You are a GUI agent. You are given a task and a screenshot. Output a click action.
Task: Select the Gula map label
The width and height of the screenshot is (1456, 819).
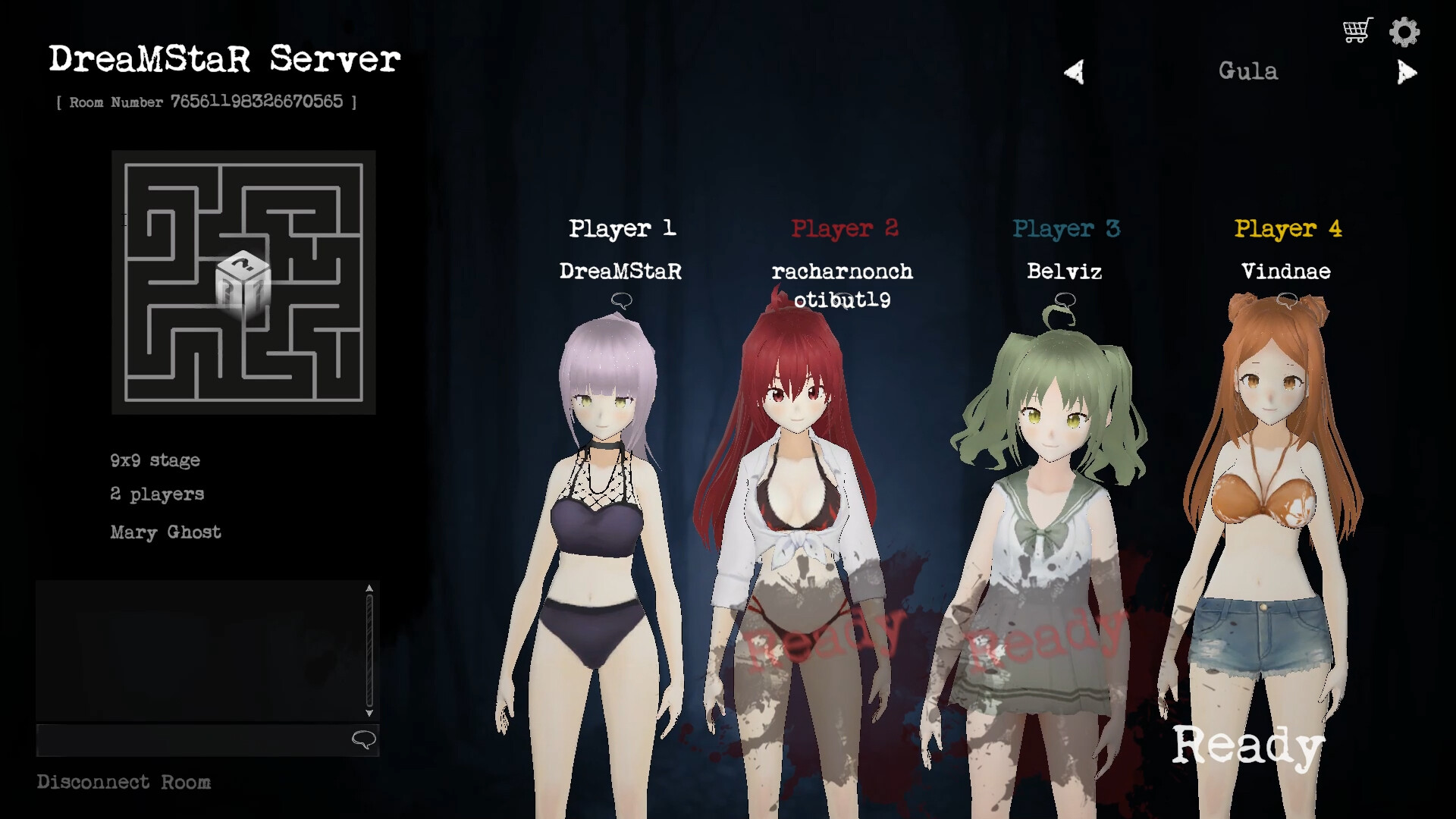(1248, 71)
